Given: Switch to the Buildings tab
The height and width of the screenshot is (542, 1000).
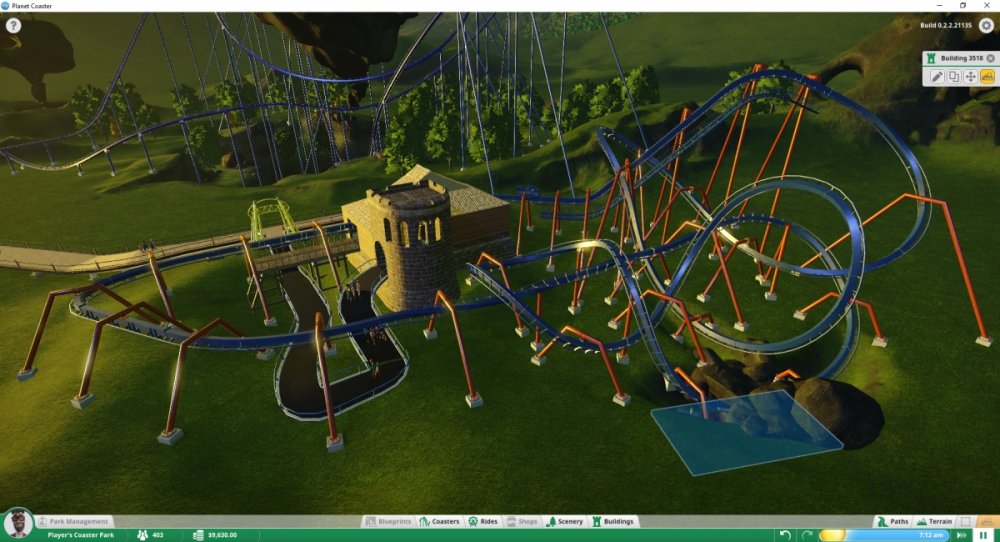Looking at the screenshot, I should click(613, 521).
